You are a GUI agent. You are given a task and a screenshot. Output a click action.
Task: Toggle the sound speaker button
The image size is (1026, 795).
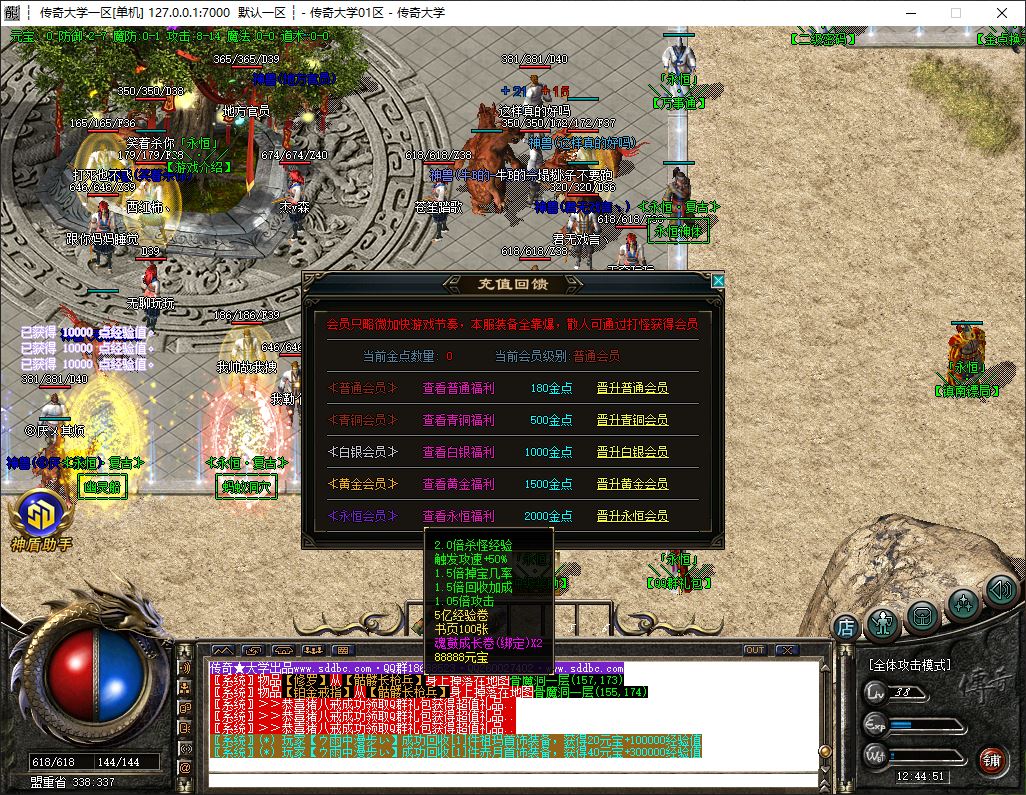1001,589
